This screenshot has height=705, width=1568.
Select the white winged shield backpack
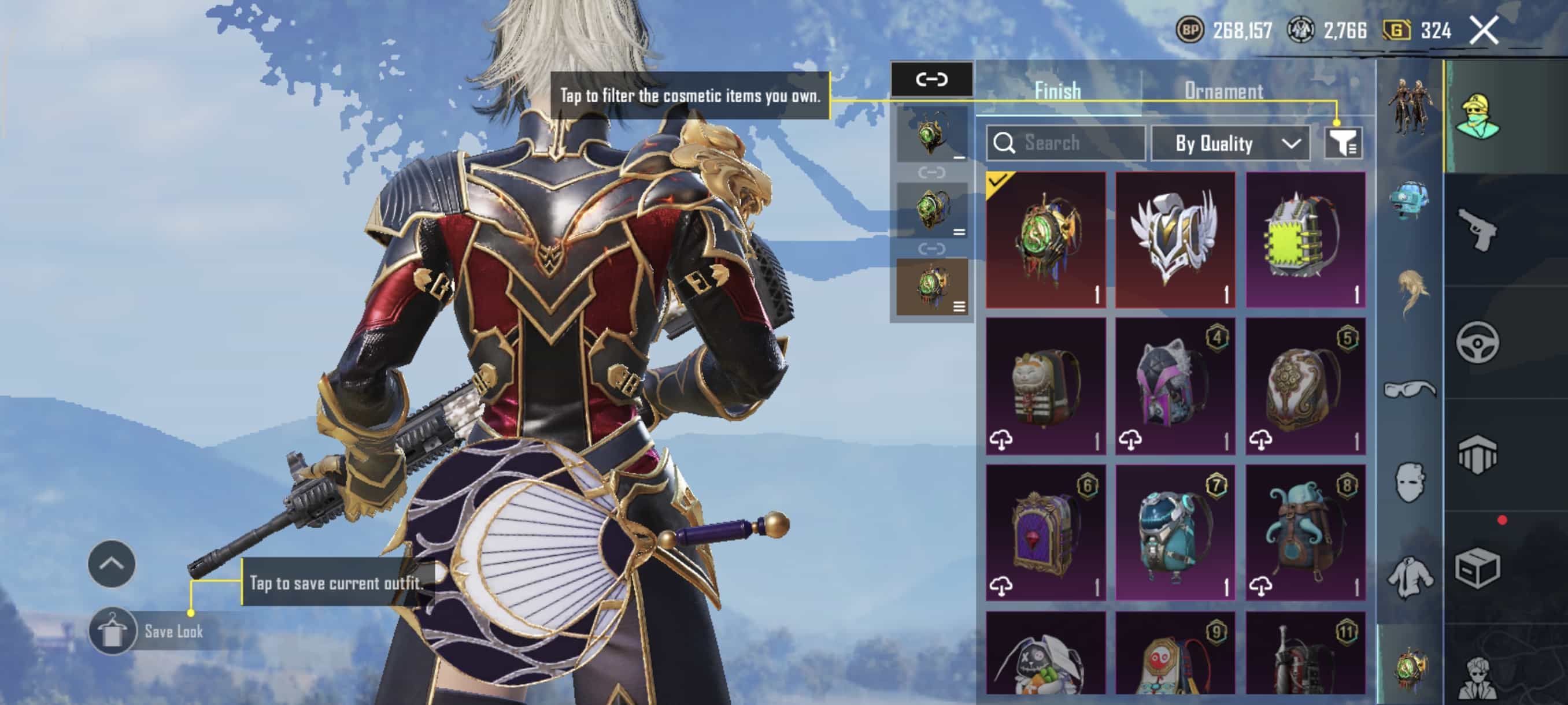1175,239
